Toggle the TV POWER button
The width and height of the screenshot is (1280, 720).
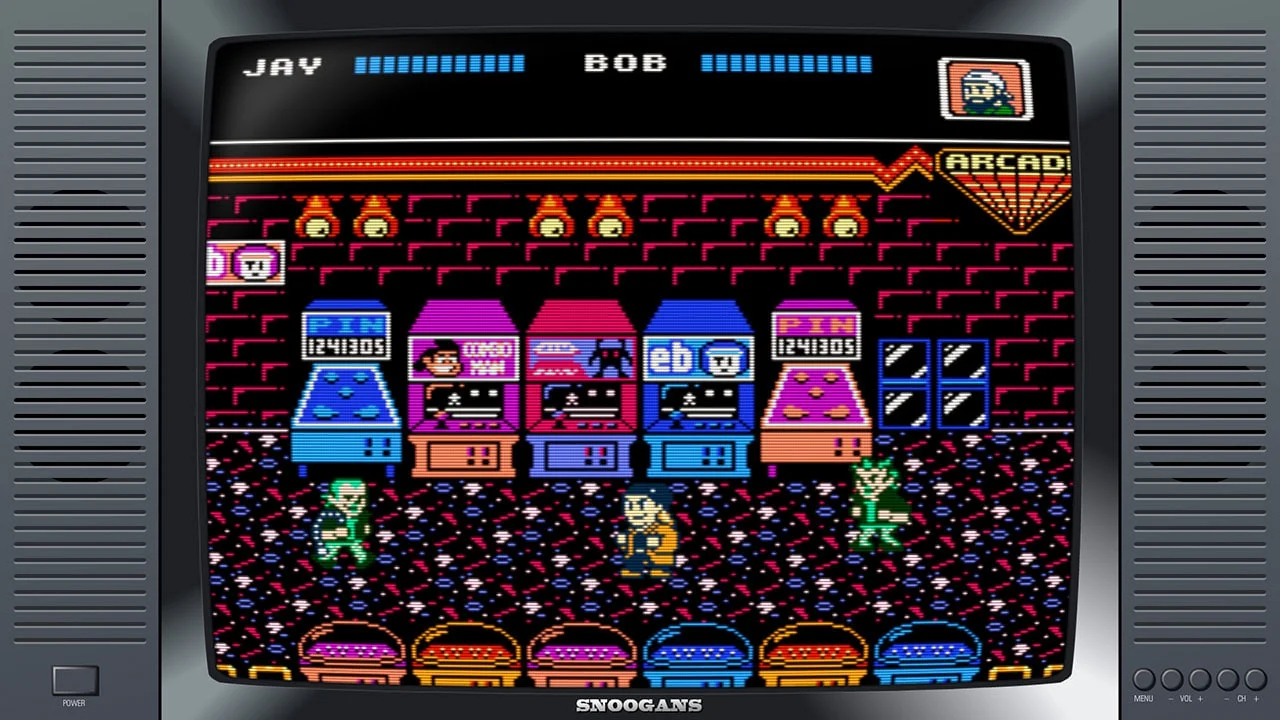(74, 679)
